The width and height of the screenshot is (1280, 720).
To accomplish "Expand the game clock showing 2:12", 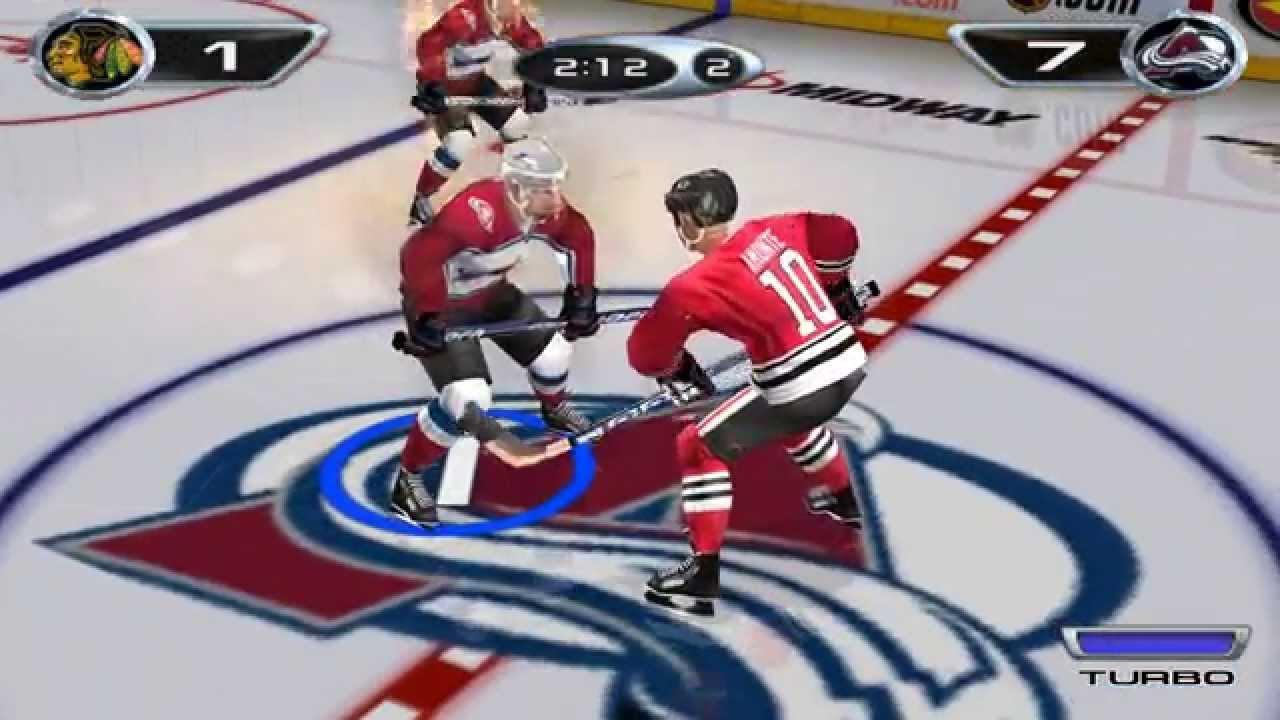I will click(x=600, y=66).
